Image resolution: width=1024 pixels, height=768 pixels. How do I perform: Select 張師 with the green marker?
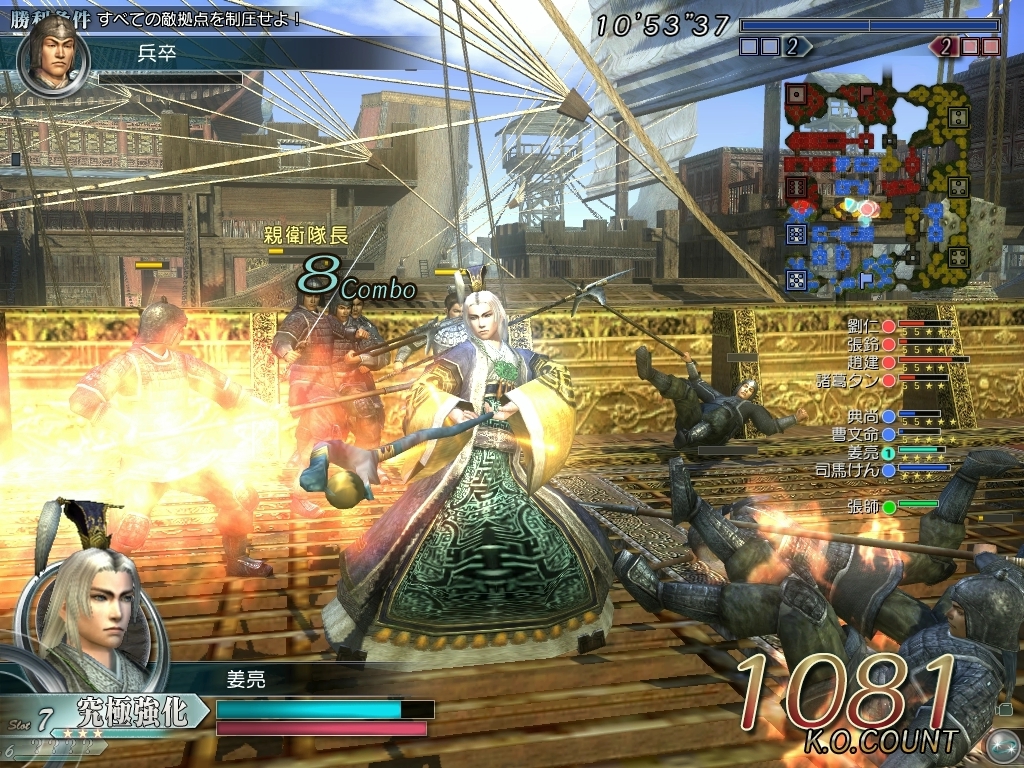click(864, 506)
